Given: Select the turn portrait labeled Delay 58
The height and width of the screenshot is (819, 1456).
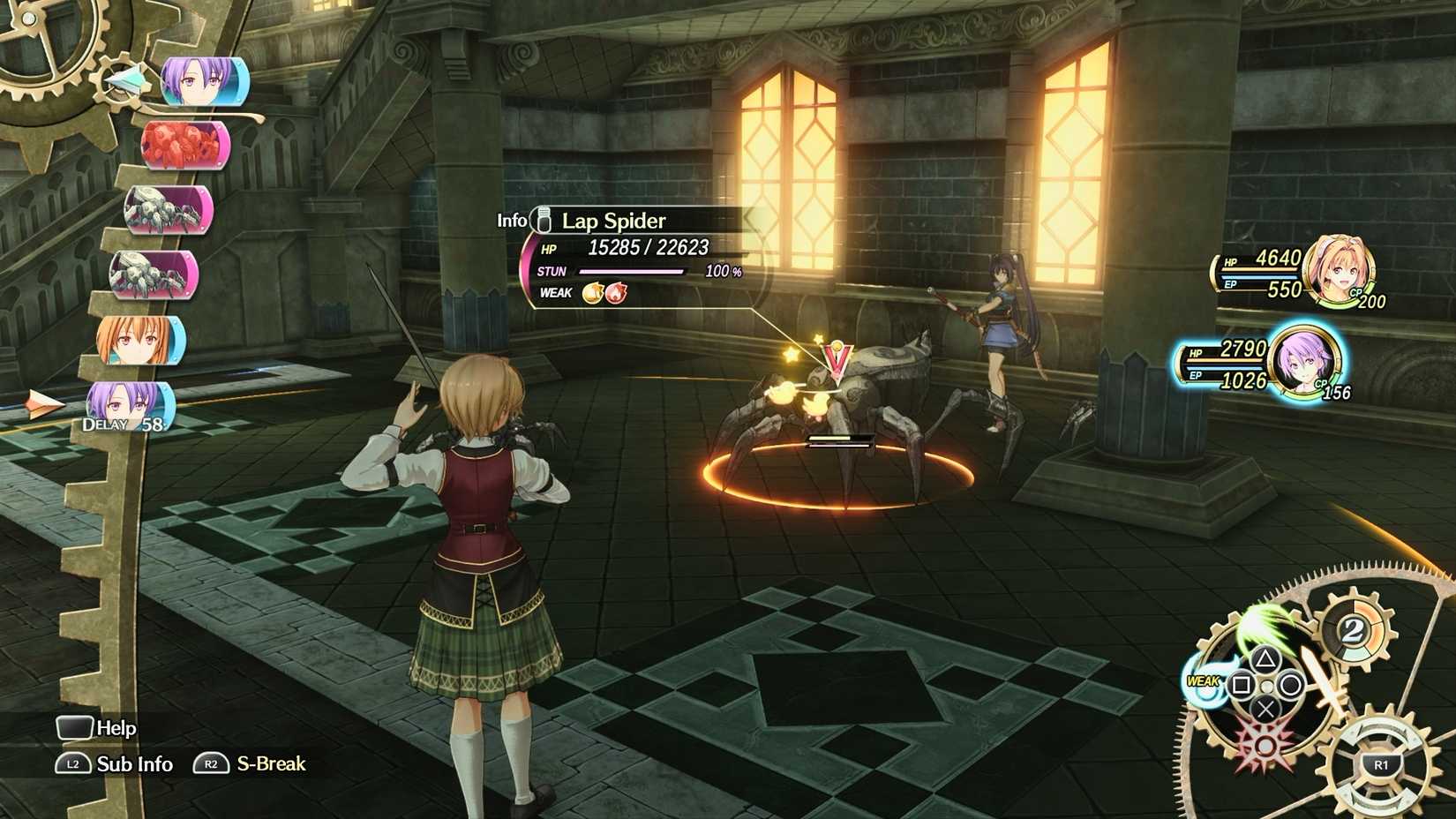Looking at the screenshot, I should [x=130, y=406].
